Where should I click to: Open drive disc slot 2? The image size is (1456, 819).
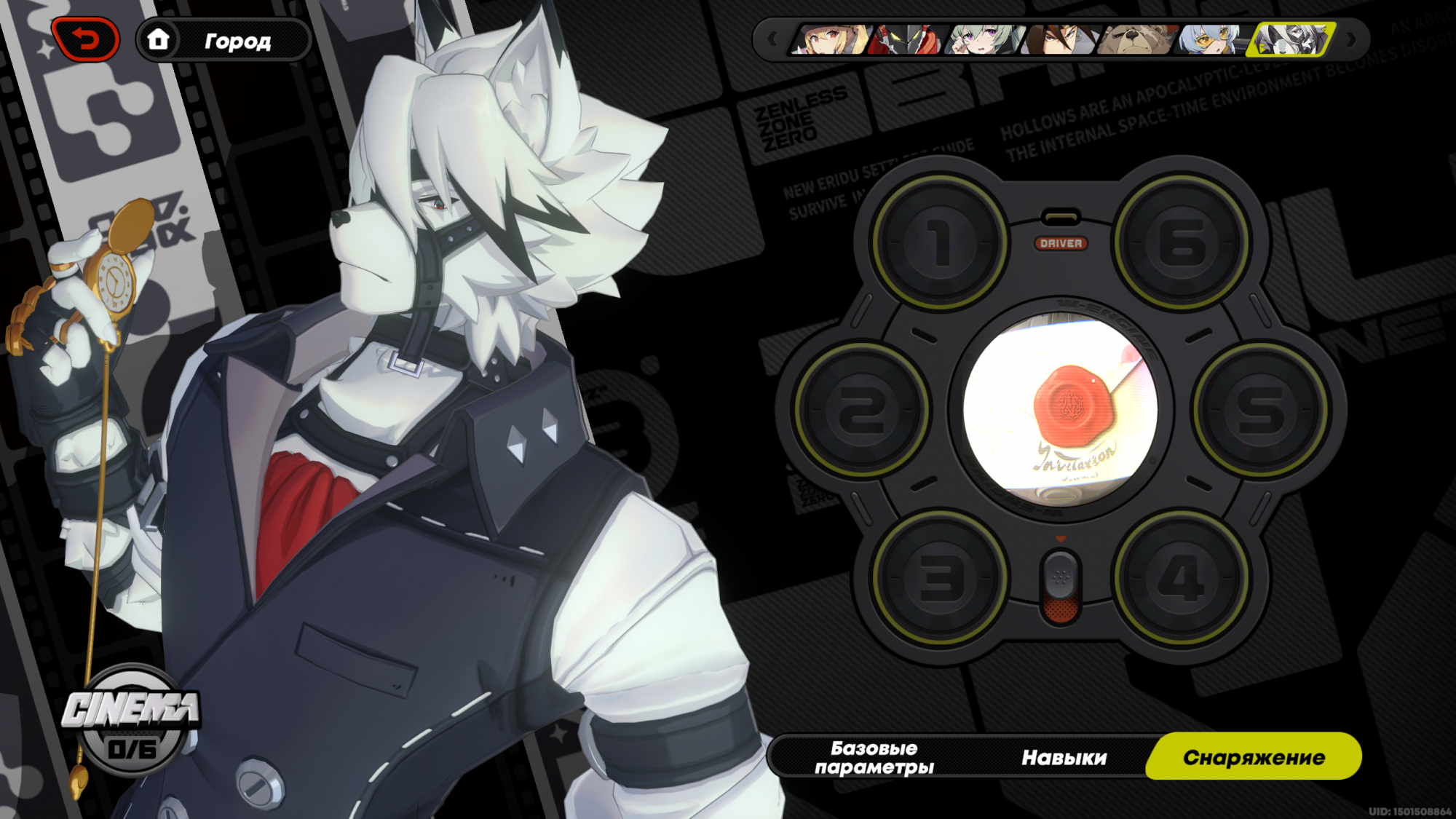pos(861,410)
